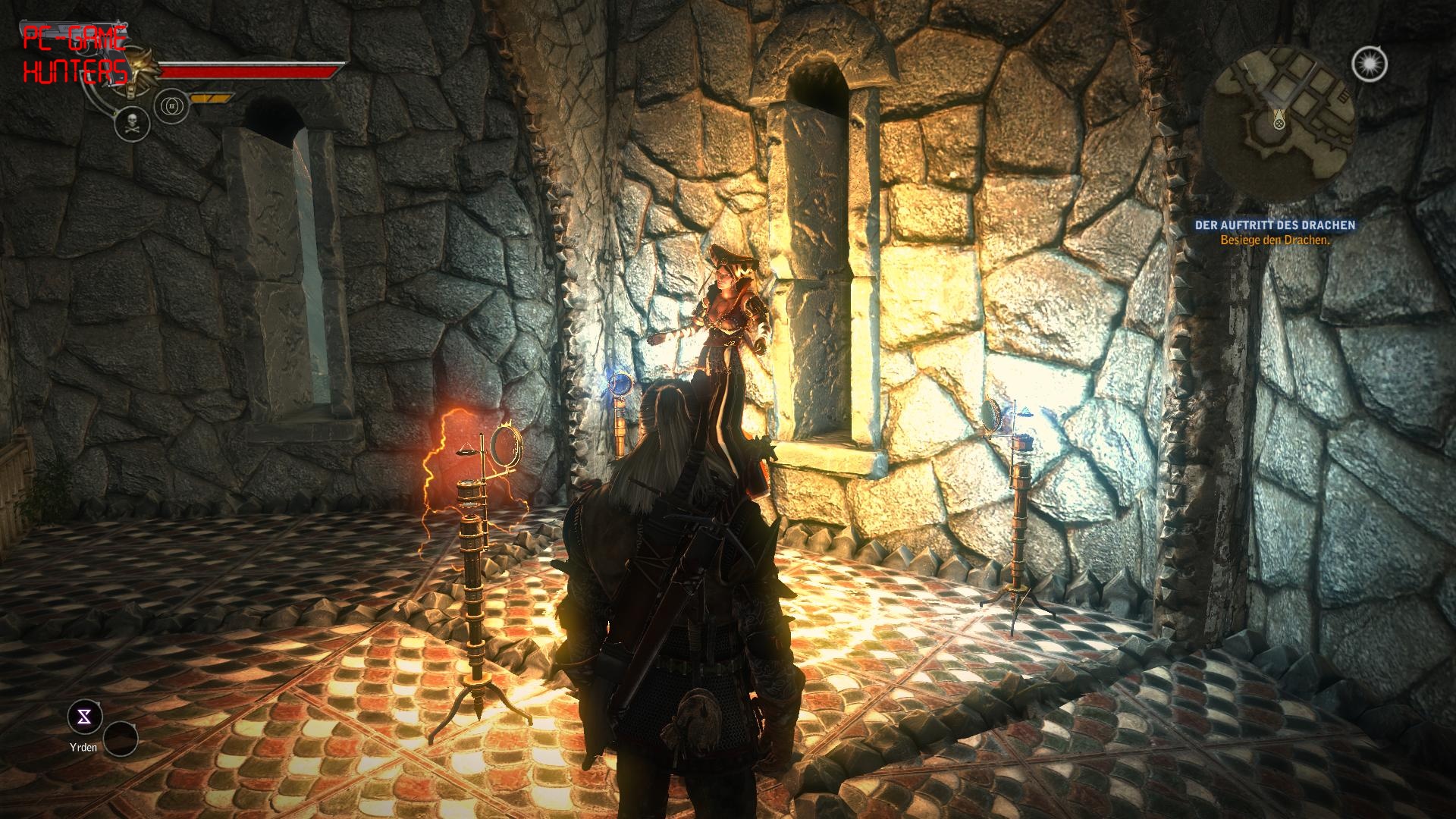Screen dimensions: 1456x819
Task: Select the Yrden sign icon
Action: tap(85, 717)
